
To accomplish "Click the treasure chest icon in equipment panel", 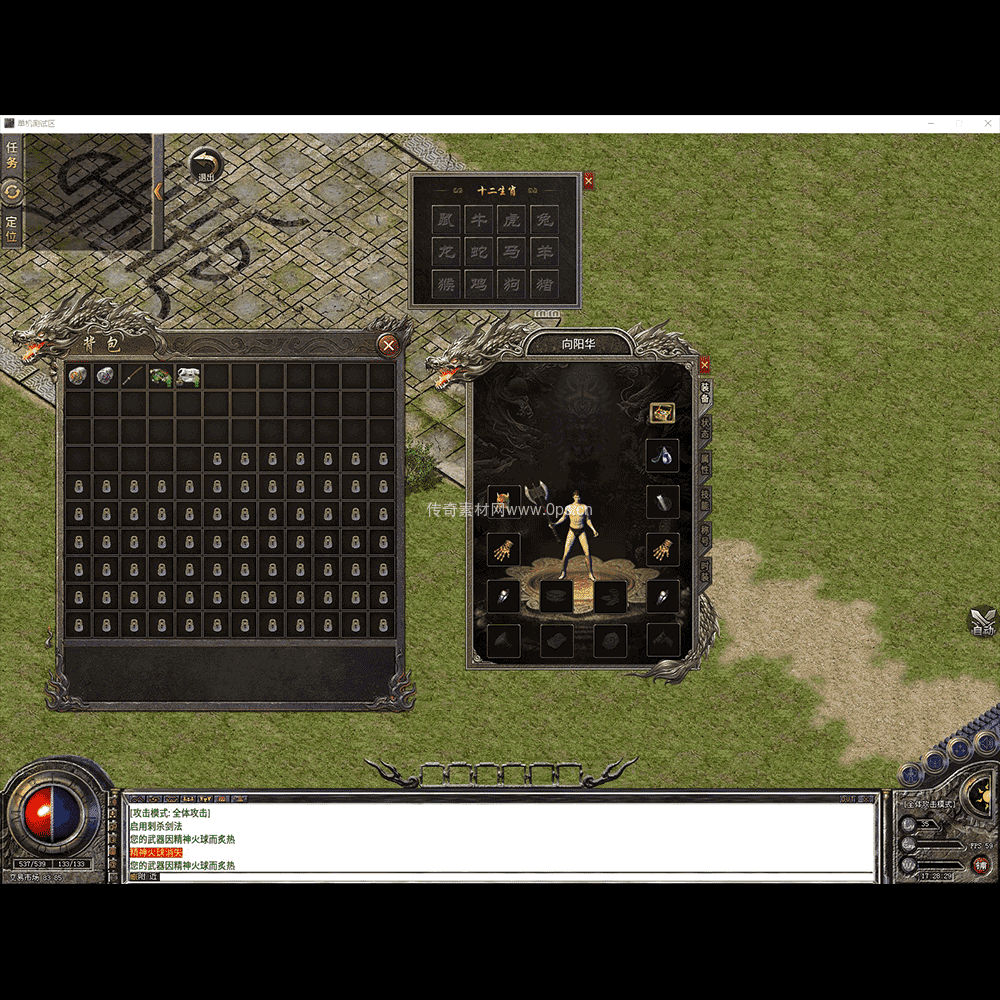I will click(661, 411).
